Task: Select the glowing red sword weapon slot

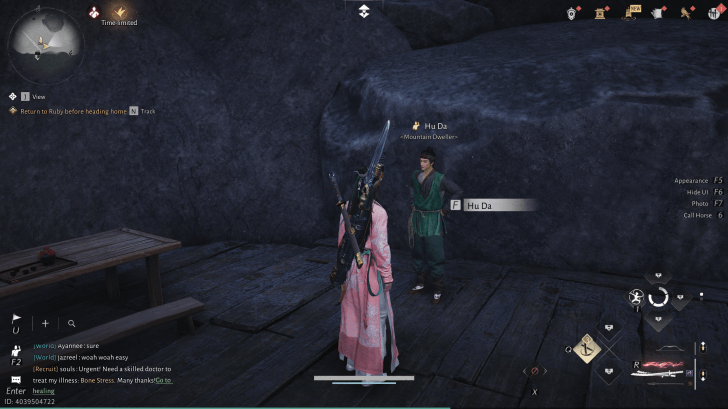Action: click(x=659, y=366)
